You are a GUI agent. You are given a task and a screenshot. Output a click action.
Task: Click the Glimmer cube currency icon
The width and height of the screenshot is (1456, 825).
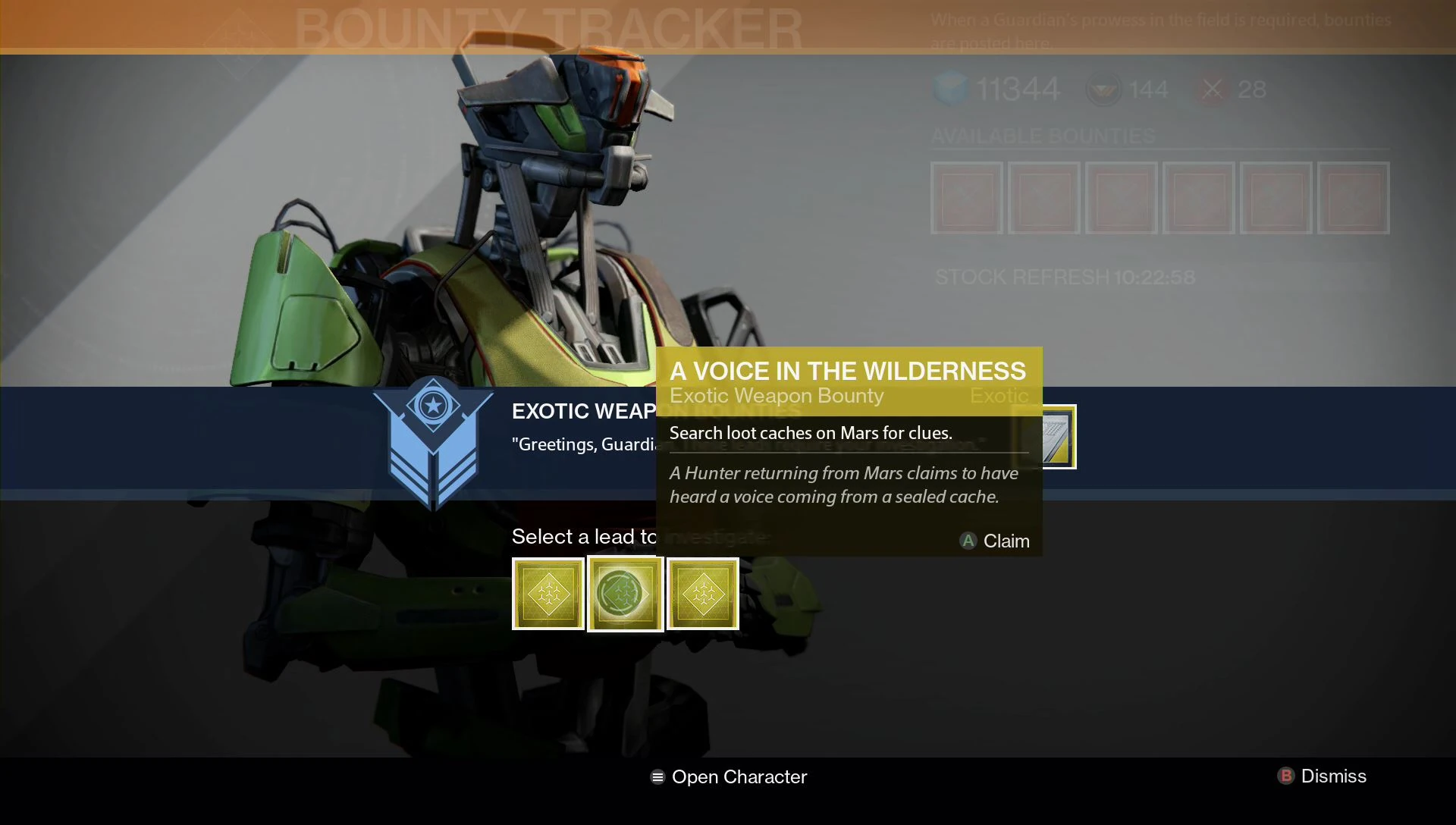pyautogui.click(x=950, y=89)
